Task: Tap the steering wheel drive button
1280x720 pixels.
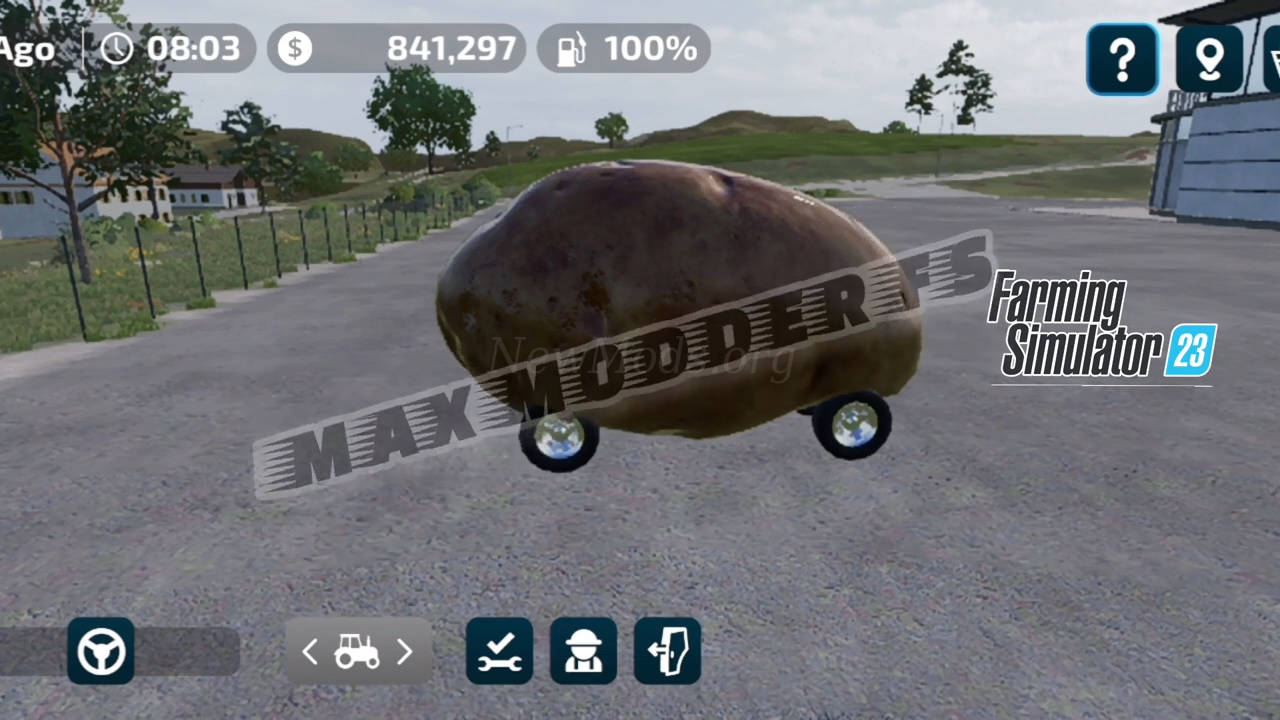Action: point(101,651)
